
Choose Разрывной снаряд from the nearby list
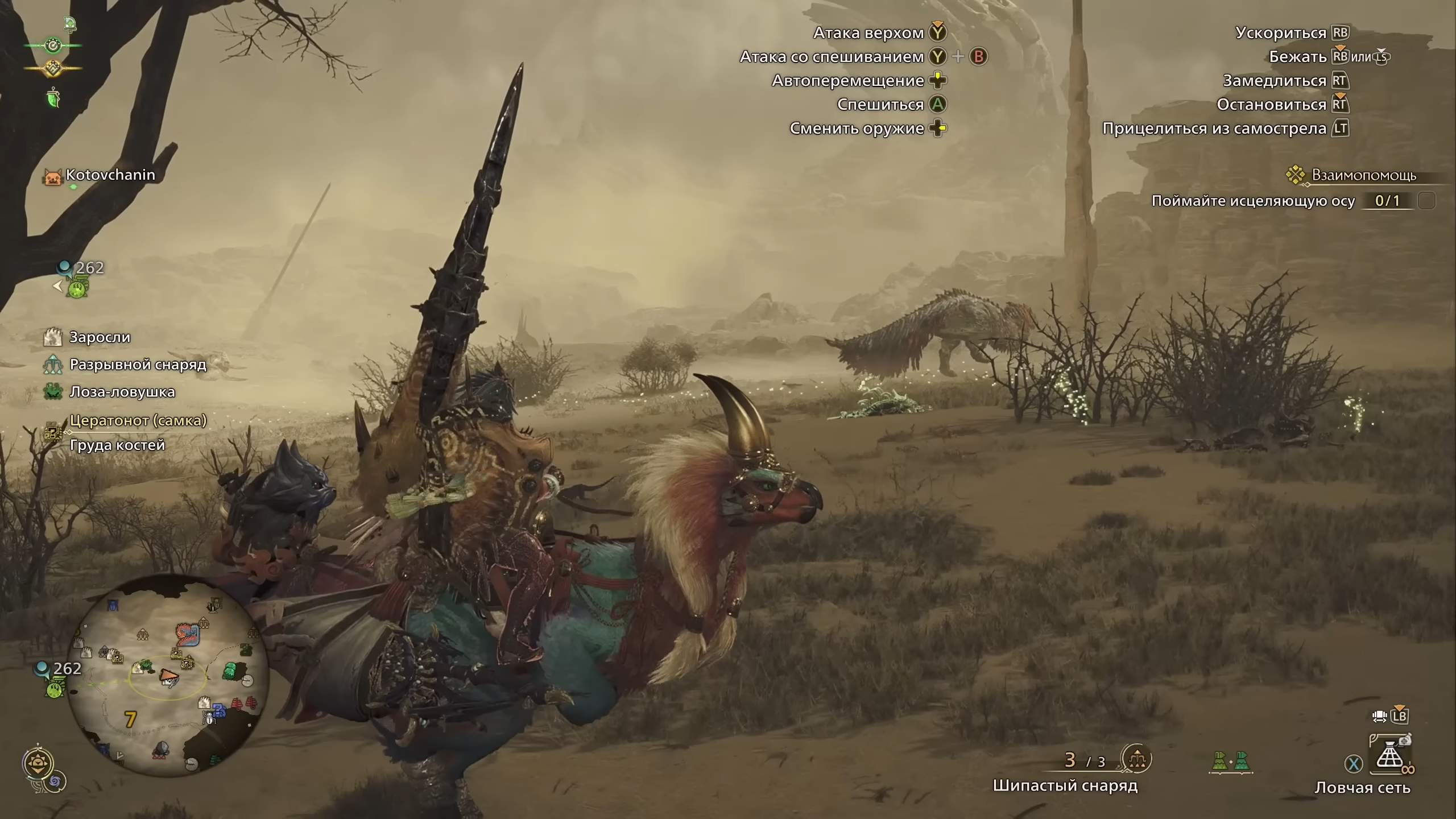138,365
